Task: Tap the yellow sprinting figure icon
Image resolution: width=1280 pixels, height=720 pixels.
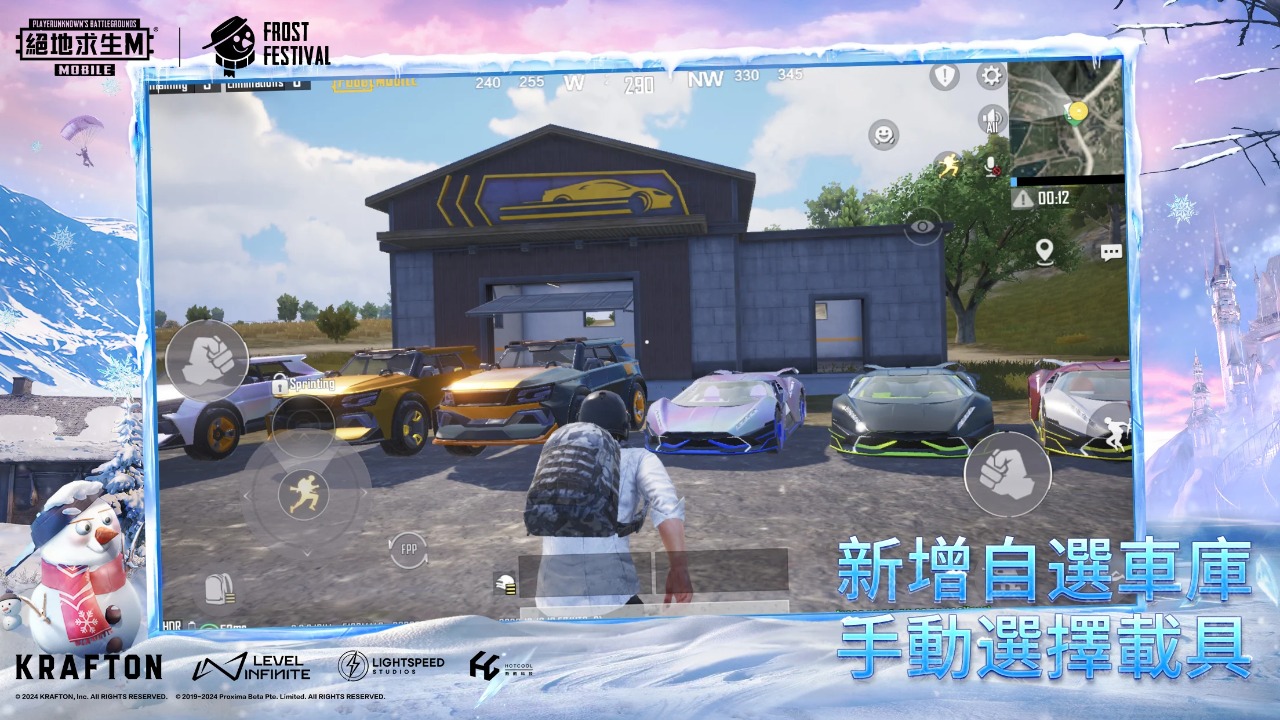Action: (947, 165)
